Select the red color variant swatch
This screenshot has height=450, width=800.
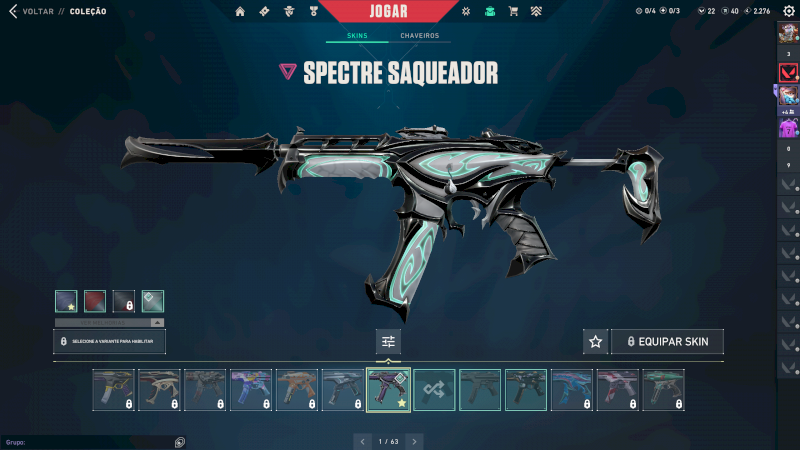95,301
